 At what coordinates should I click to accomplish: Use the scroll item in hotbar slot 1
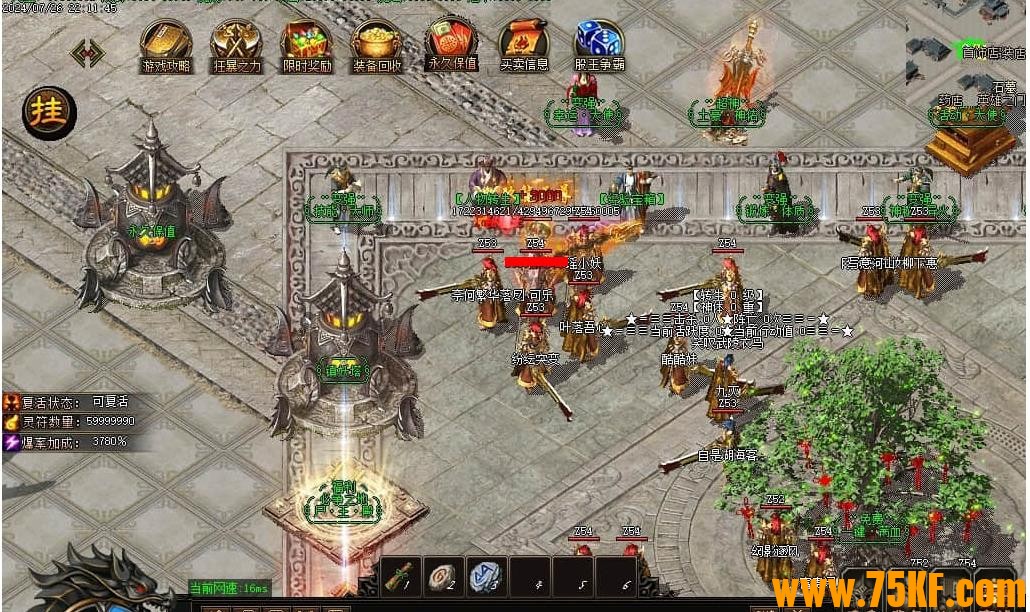[400, 576]
